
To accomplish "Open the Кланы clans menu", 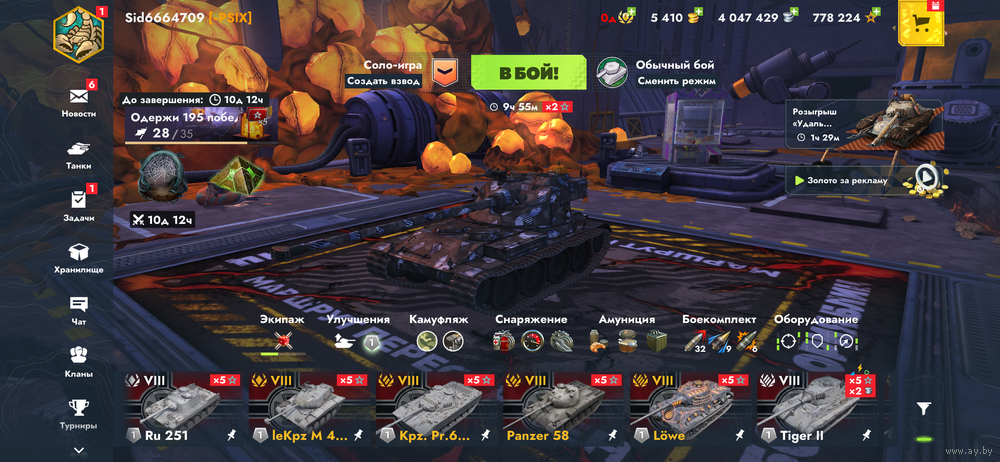I will click(79, 361).
